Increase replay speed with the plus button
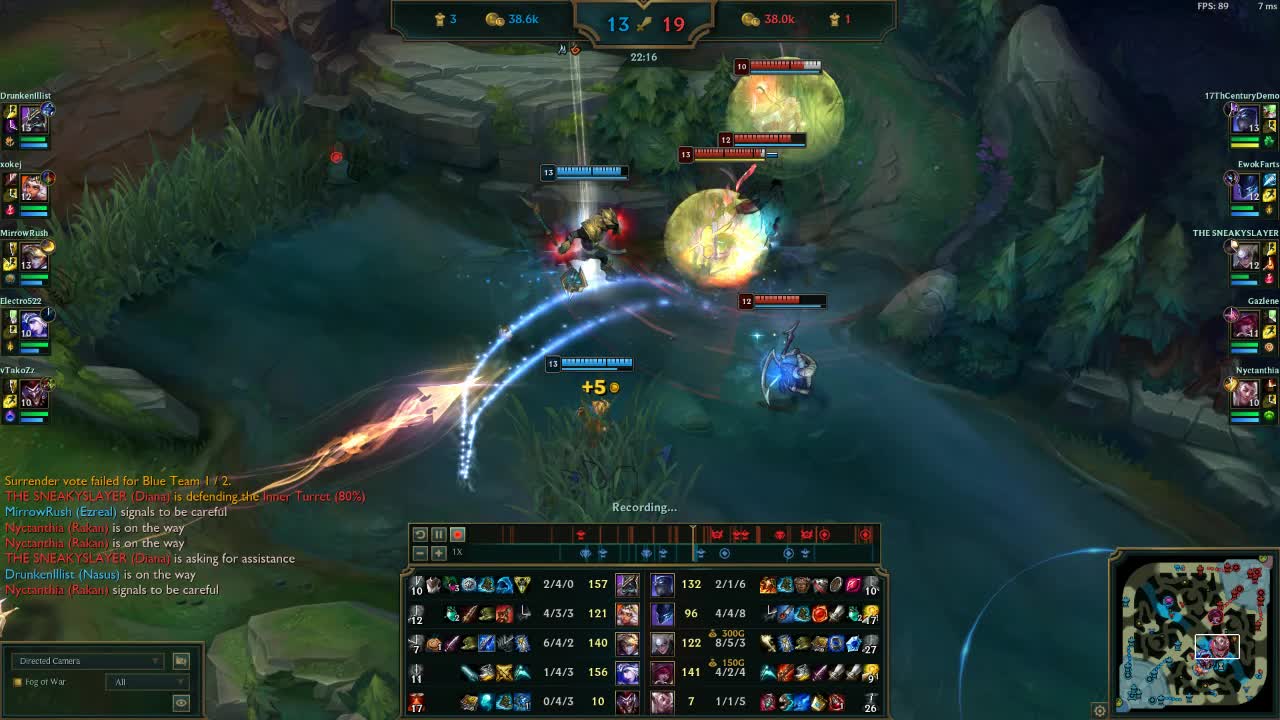Viewport: 1280px width, 720px height. tap(439, 552)
